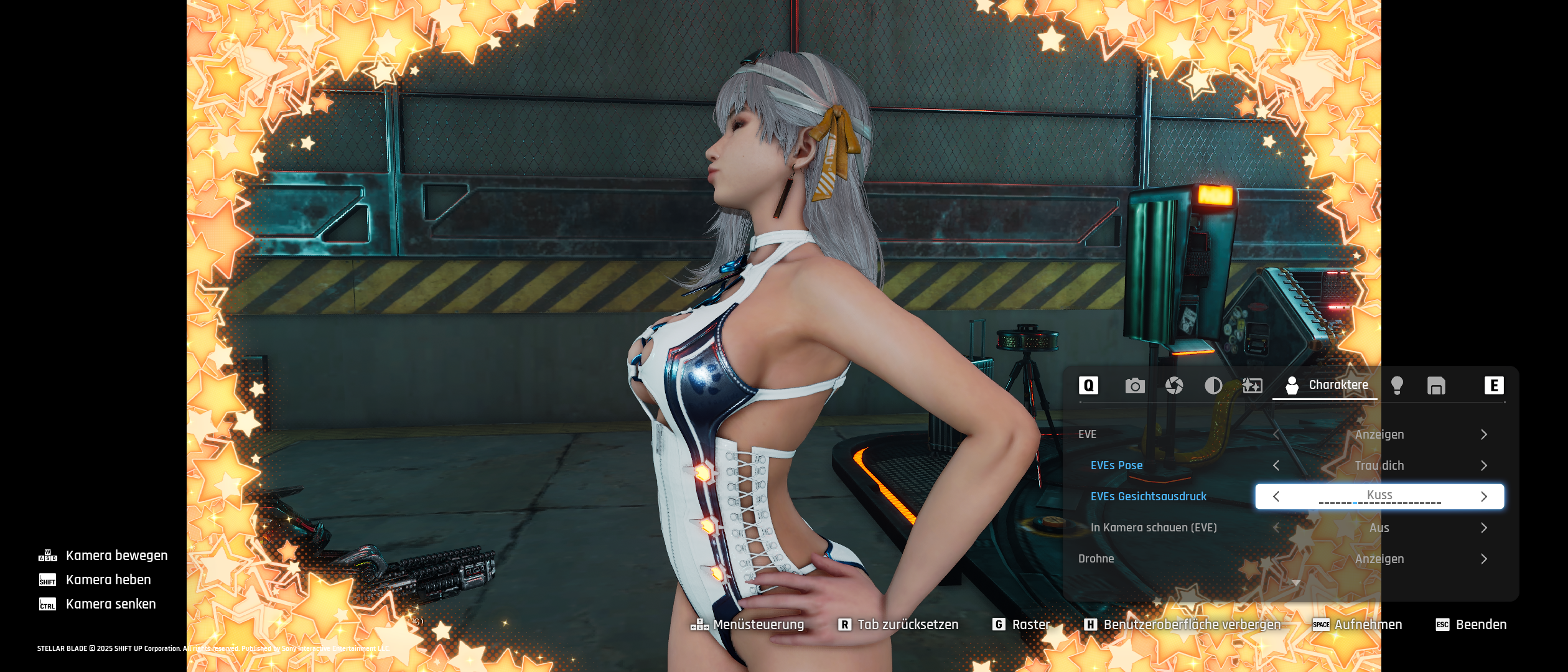1568x672 pixels.
Task: Click right arrow on the EVE row
Action: [1484, 434]
